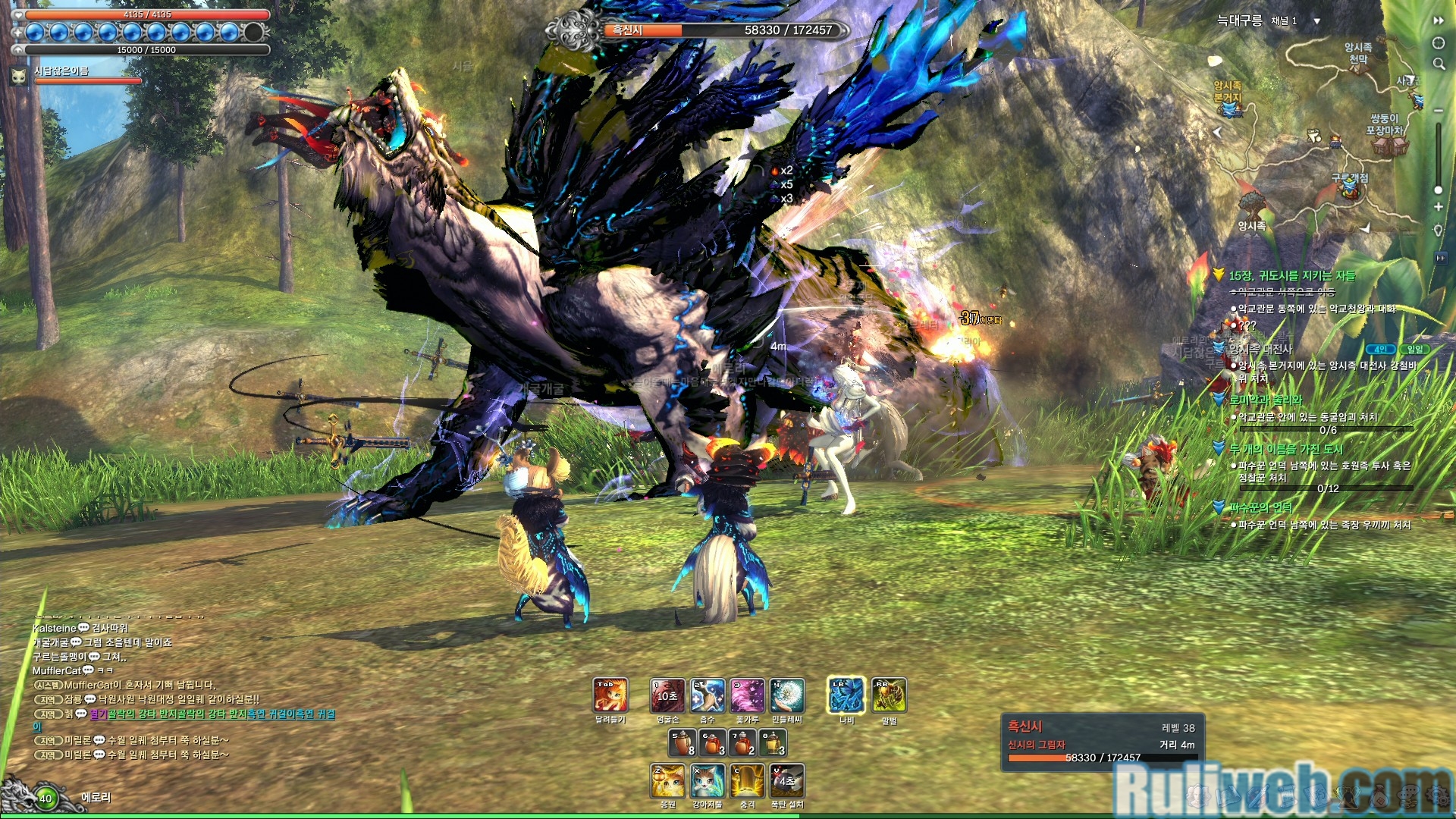Activate the 강아지풀 foxtail skill
1456x819 pixels.
click(708, 781)
